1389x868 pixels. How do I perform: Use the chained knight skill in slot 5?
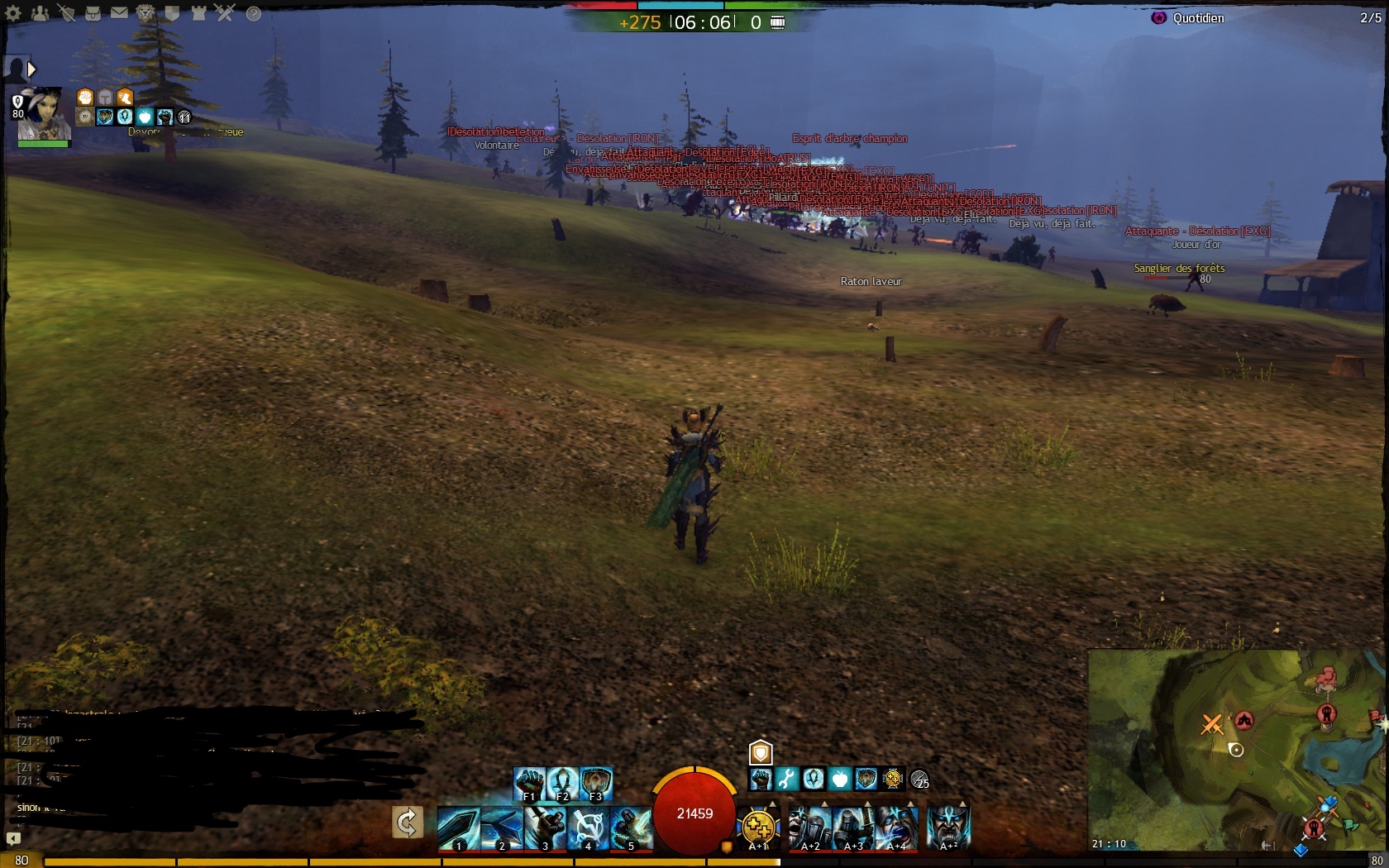coord(631,827)
